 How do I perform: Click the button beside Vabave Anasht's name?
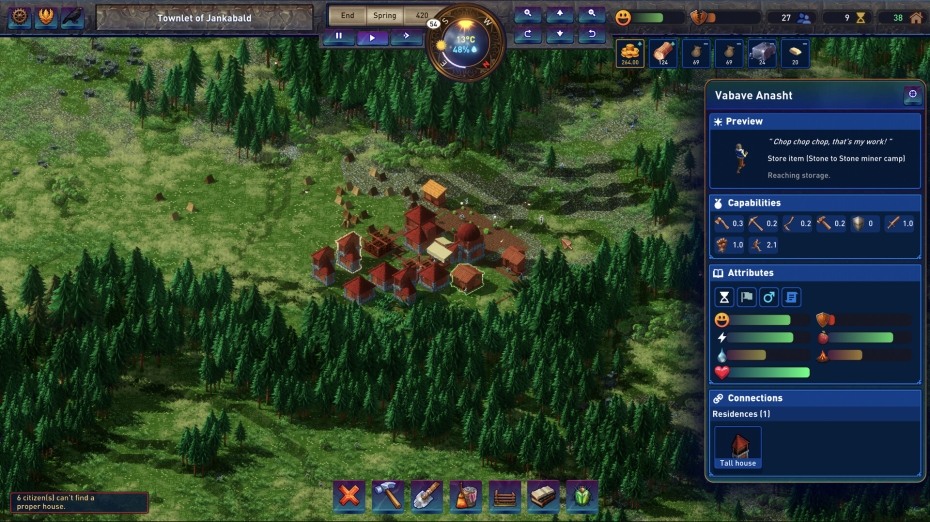click(x=911, y=95)
